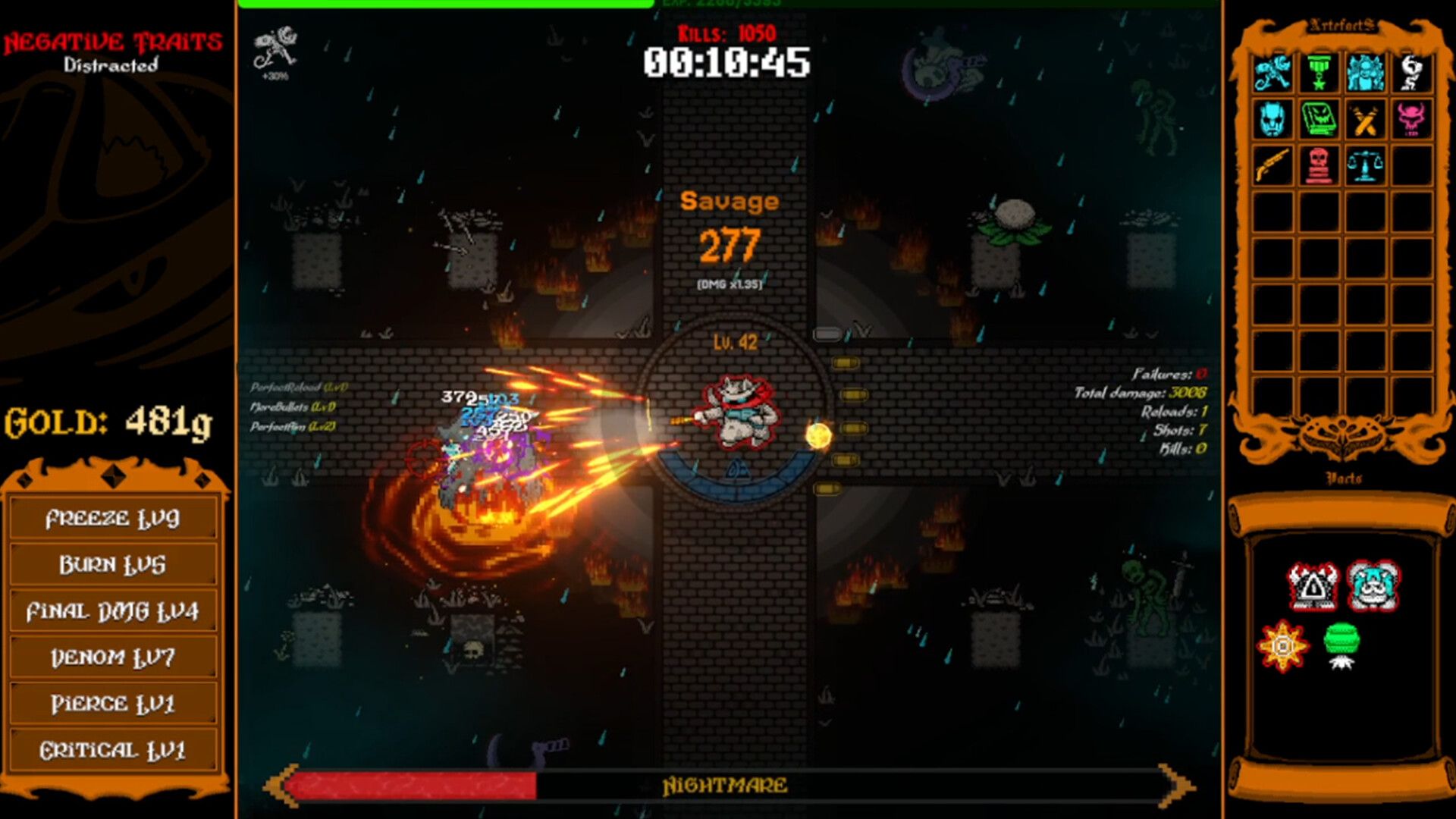Click the pink horned skull artefact
Viewport: 1456px width, 819px height.
(x=1411, y=119)
